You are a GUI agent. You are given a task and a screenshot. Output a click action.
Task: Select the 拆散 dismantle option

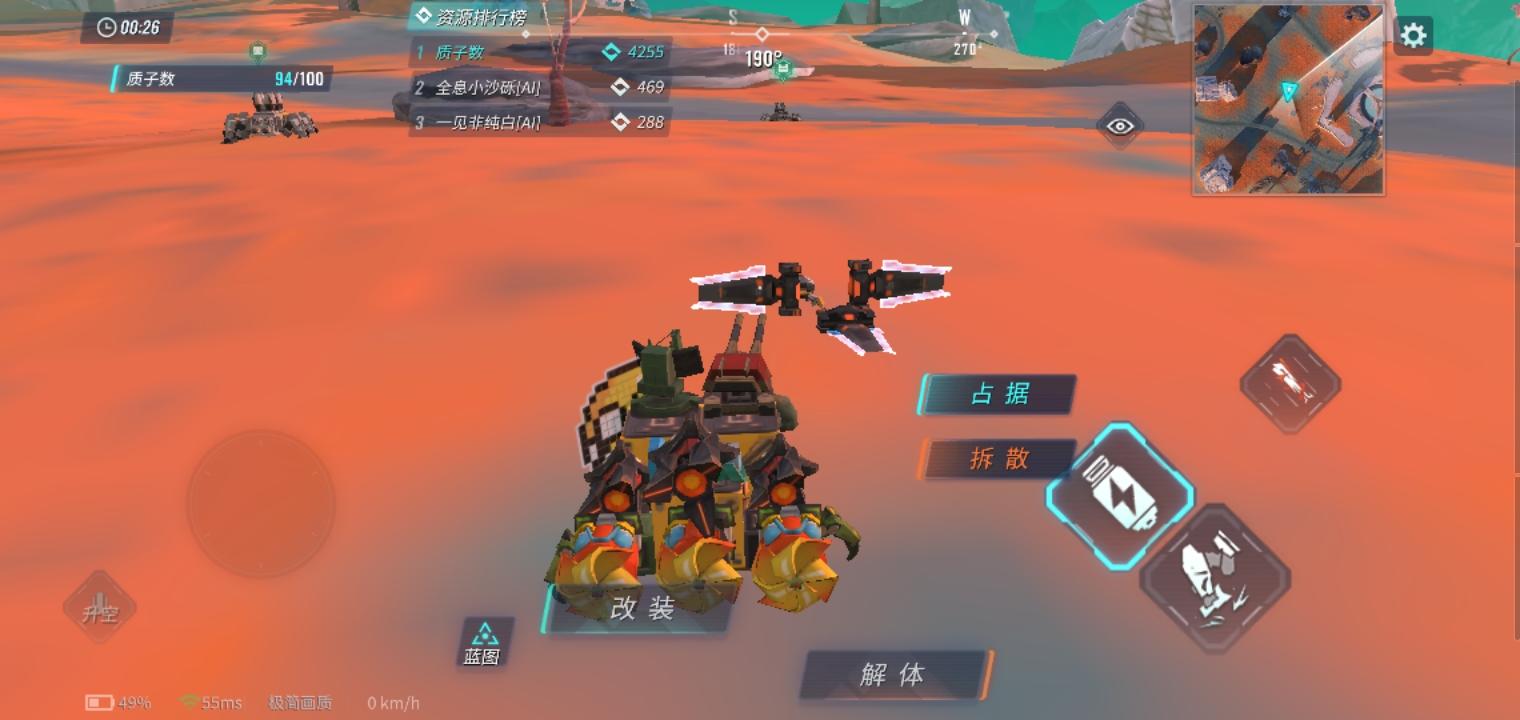(997, 459)
